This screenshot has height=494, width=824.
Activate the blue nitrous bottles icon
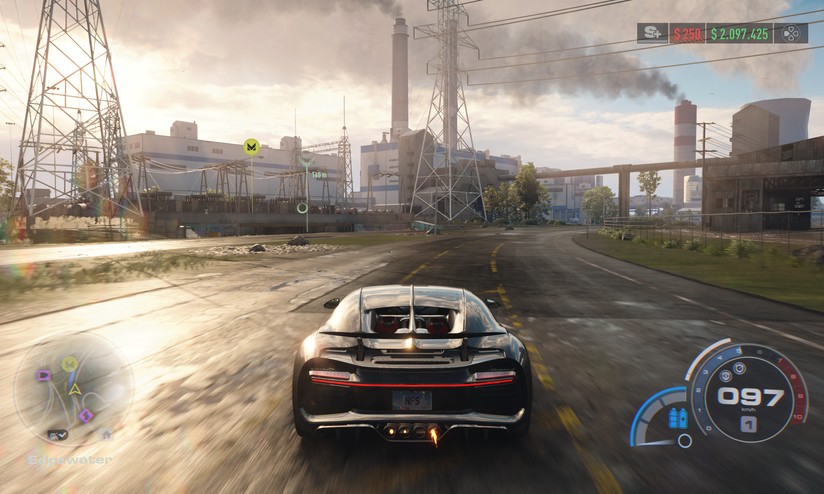click(677, 417)
